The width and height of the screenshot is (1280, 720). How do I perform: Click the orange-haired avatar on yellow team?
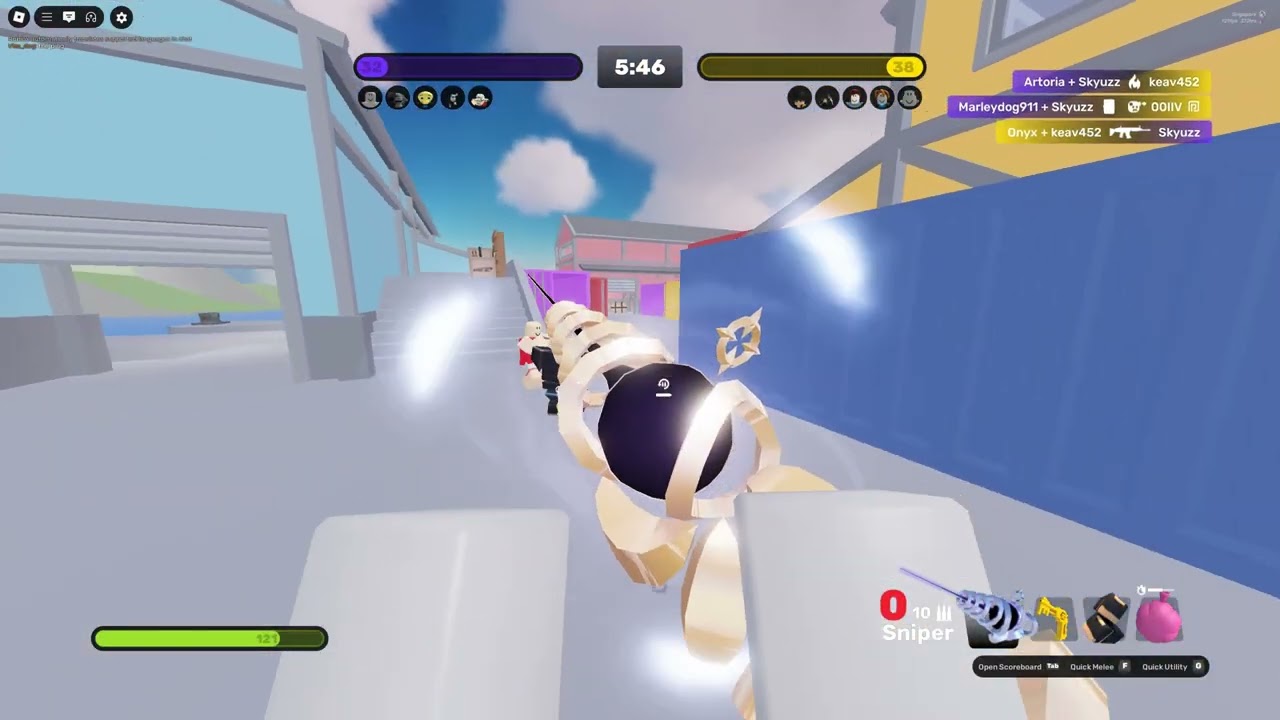click(x=881, y=98)
